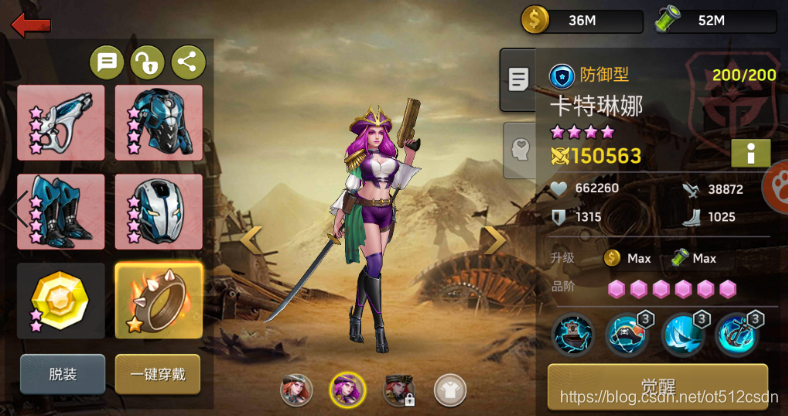This screenshot has width=788, height=416.
Task: Select the blue boots equipment slot
Action: [61, 211]
